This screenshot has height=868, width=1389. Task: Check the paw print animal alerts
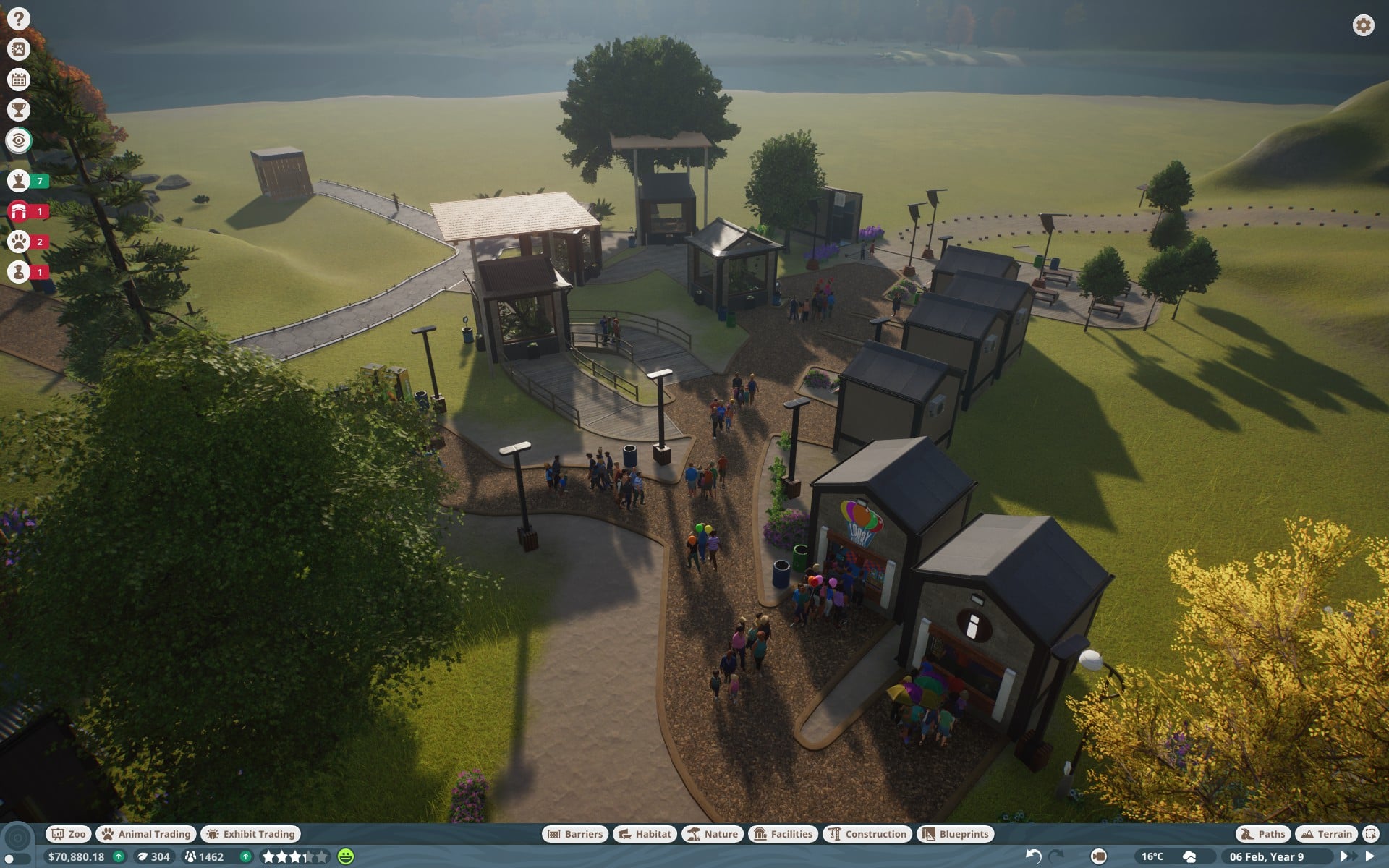20,242
